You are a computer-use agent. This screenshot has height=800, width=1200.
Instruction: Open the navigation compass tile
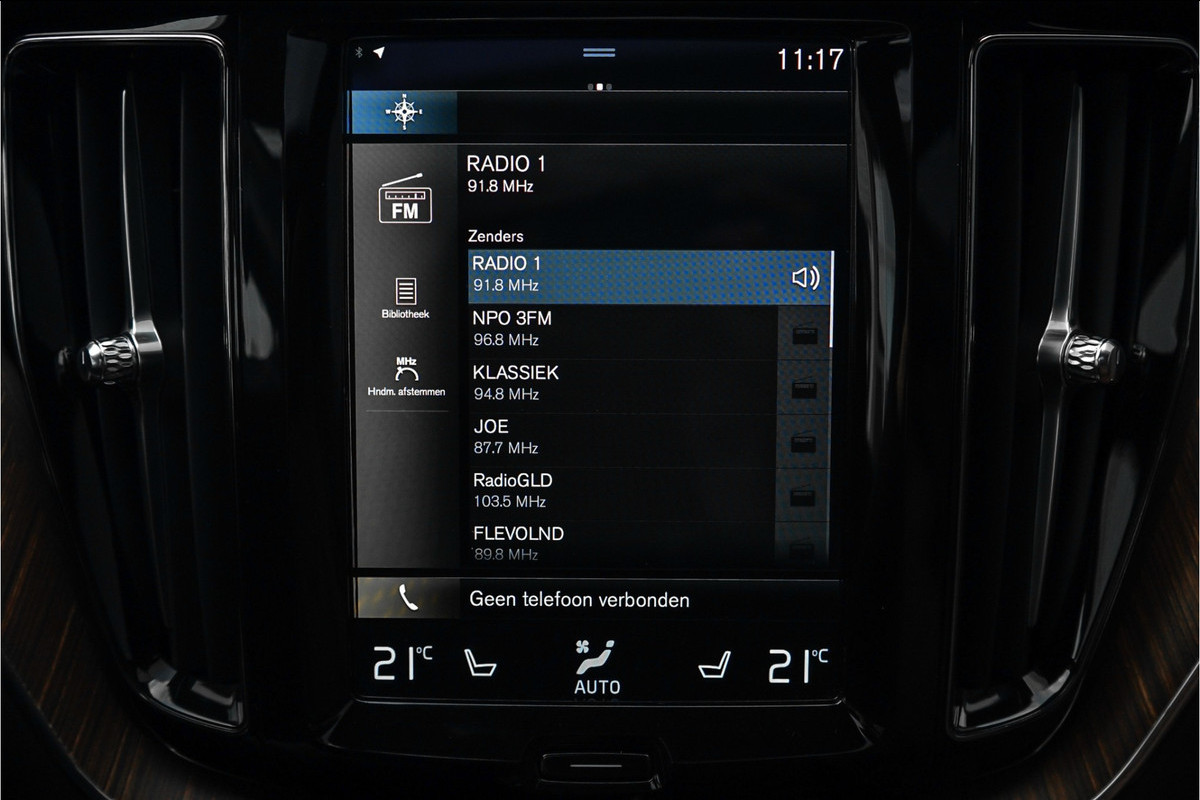click(x=403, y=113)
